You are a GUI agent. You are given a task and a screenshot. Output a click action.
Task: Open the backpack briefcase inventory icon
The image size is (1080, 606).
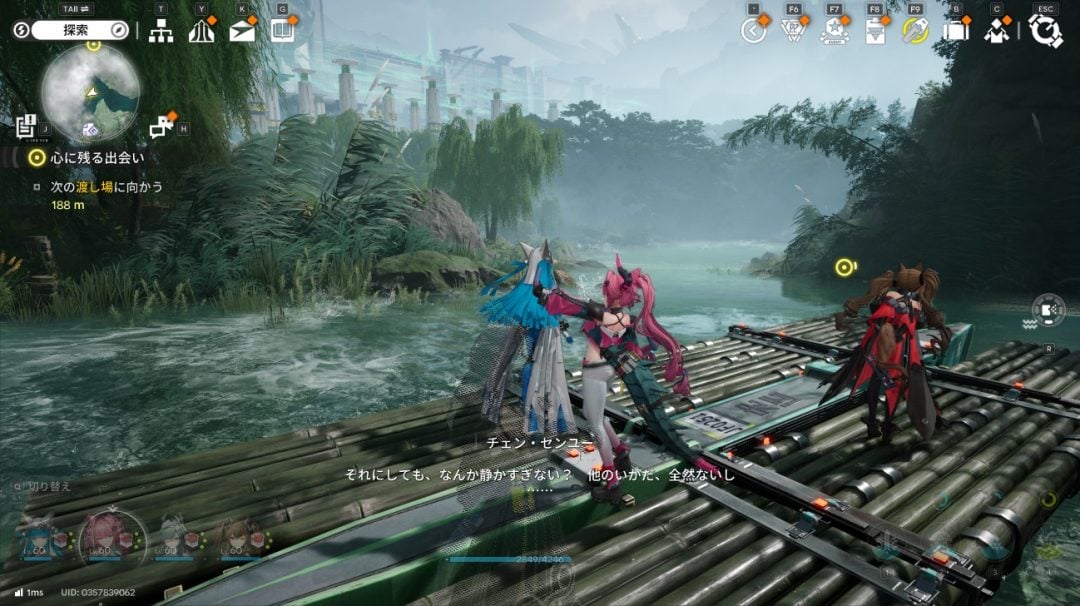click(956, 31)
